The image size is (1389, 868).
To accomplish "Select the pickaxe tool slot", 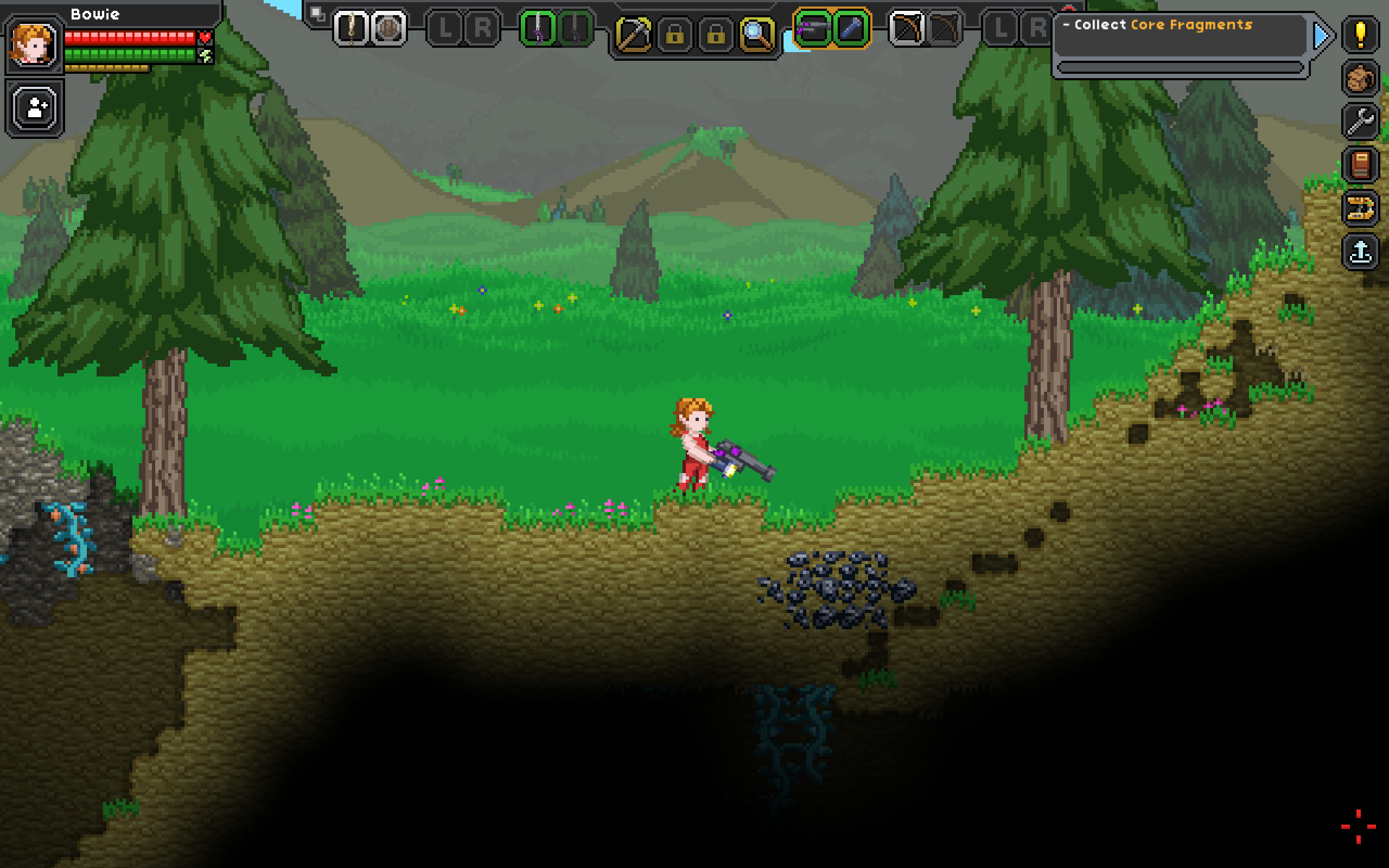I will [633, 34].
